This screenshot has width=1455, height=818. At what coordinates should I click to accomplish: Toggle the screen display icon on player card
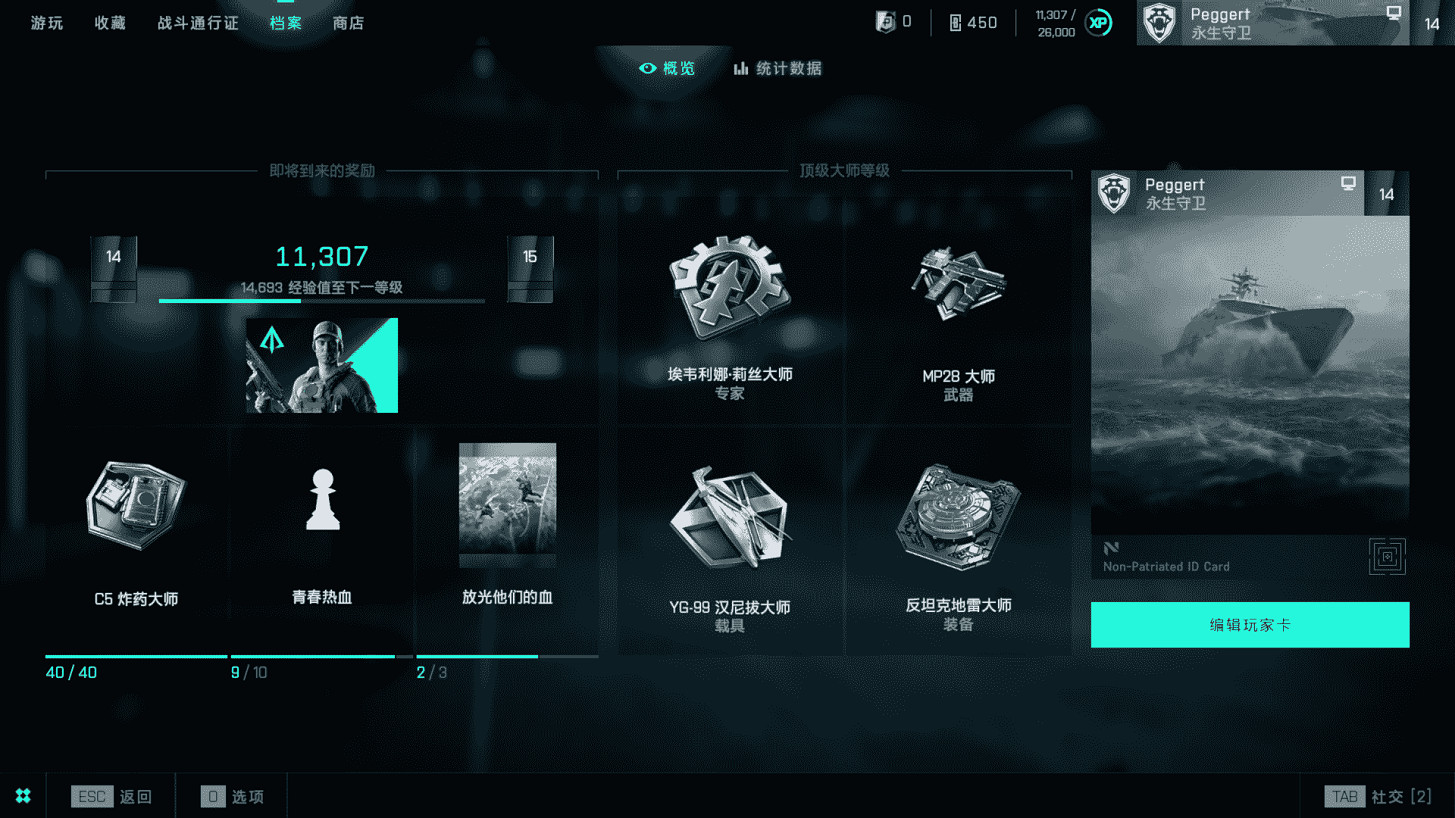[1349, 184]
